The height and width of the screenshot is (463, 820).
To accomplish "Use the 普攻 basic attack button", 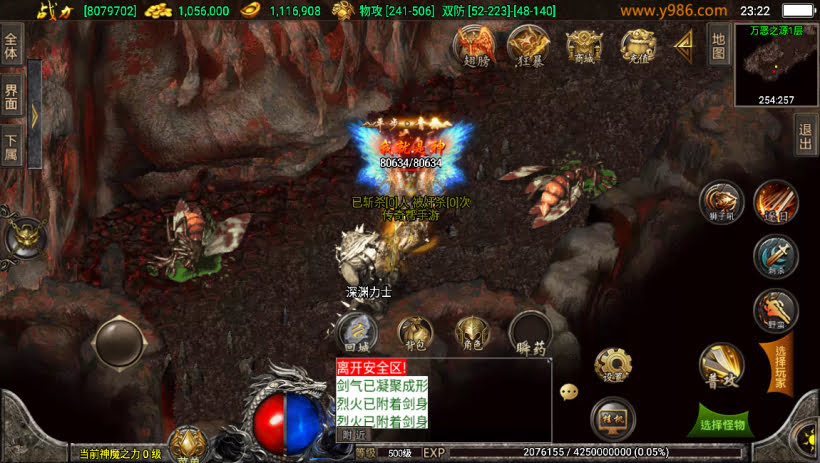I will (x=721, y=364).
